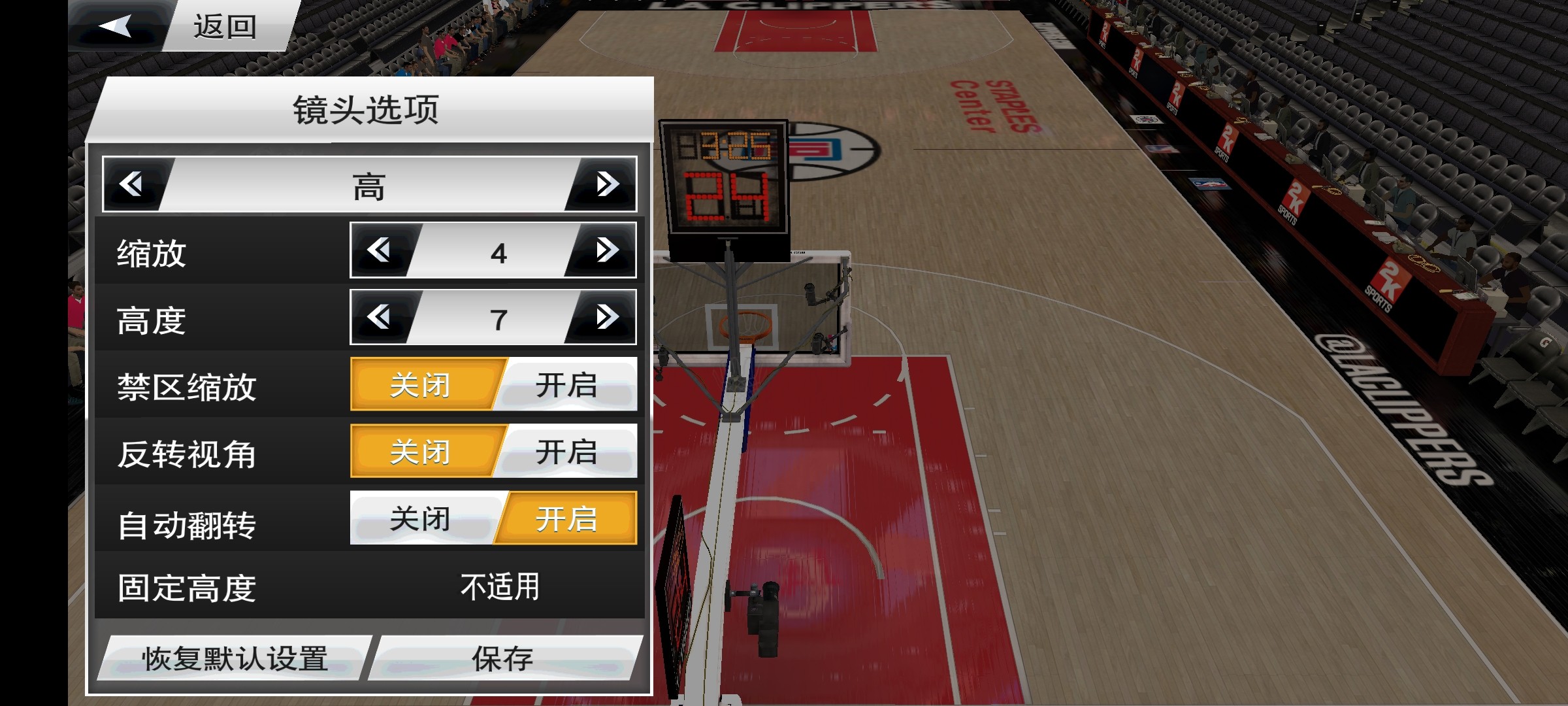Click 恢复默认设置 to restore defaults
The image size is (1568, 706).
(235, 658)
